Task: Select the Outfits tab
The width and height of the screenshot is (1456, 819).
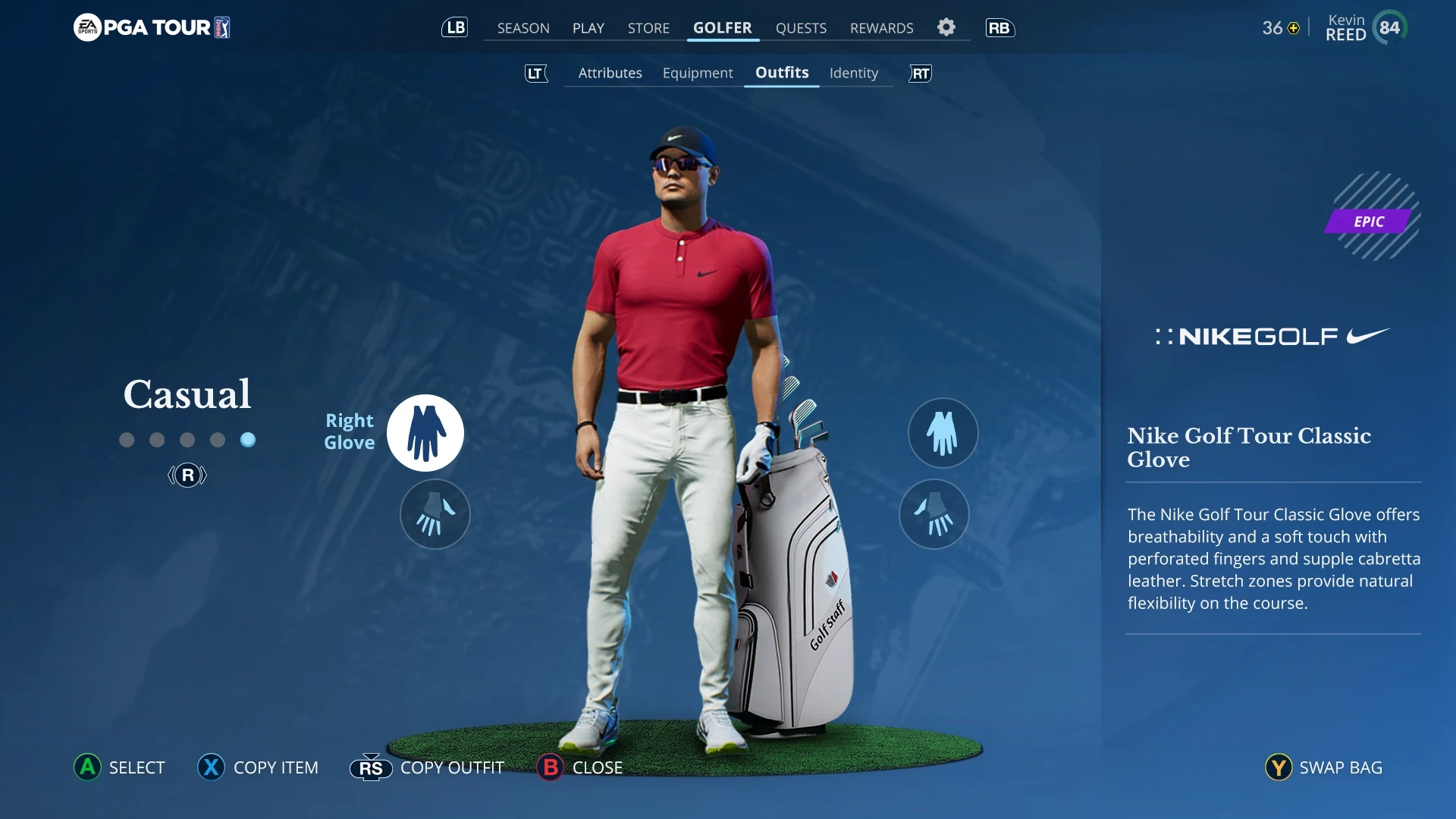Action: (782, 73)
